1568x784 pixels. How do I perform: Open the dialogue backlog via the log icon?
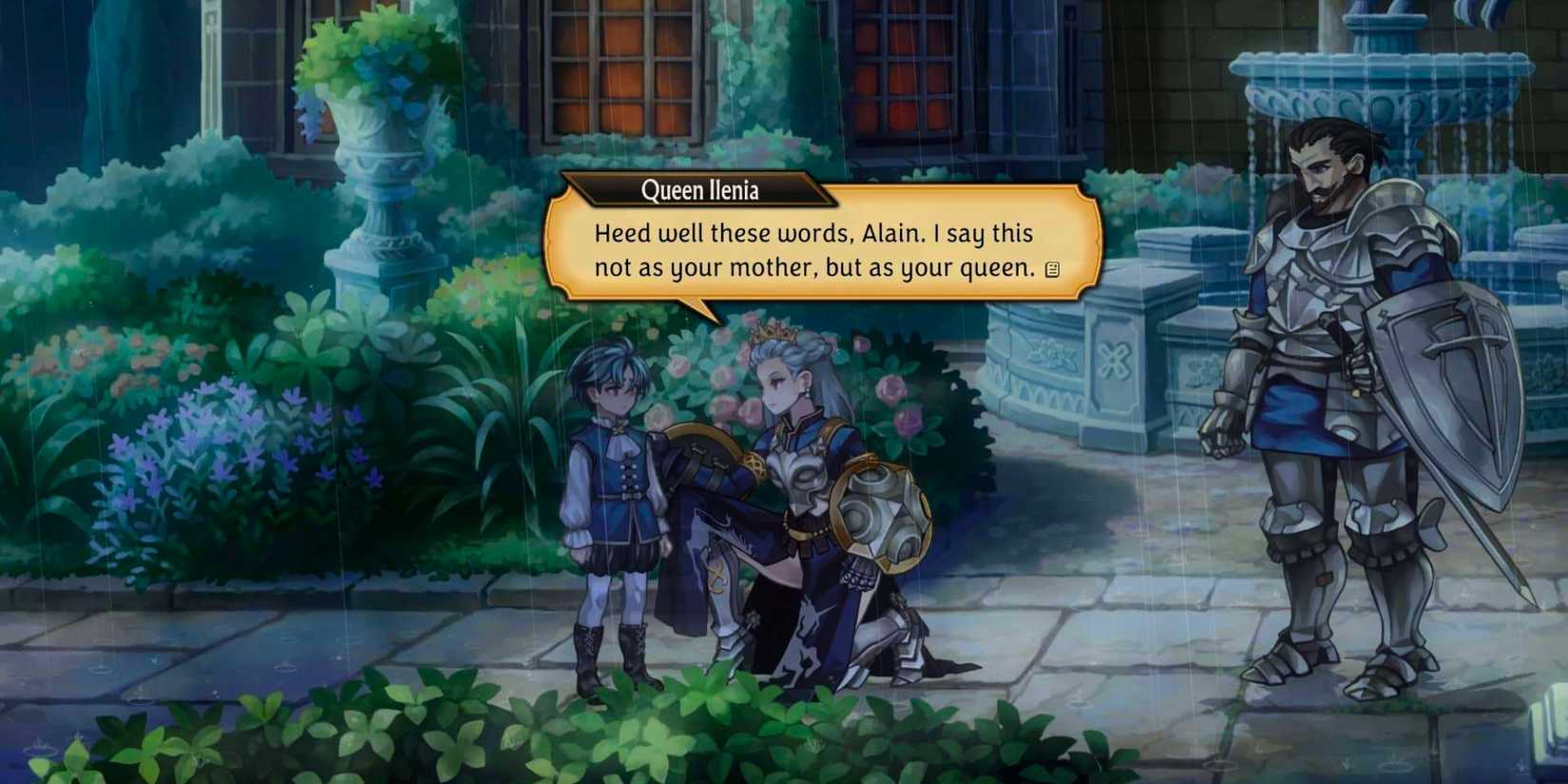[1051, 271]
